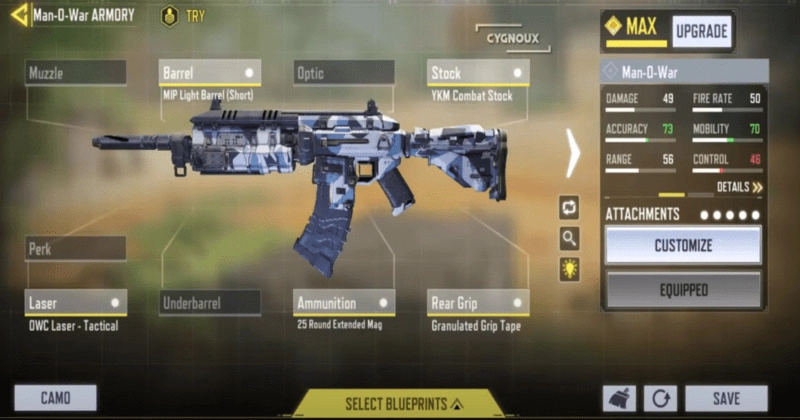Open the CAMO menu
800x420 pixels.
click(x=55, y=398)
